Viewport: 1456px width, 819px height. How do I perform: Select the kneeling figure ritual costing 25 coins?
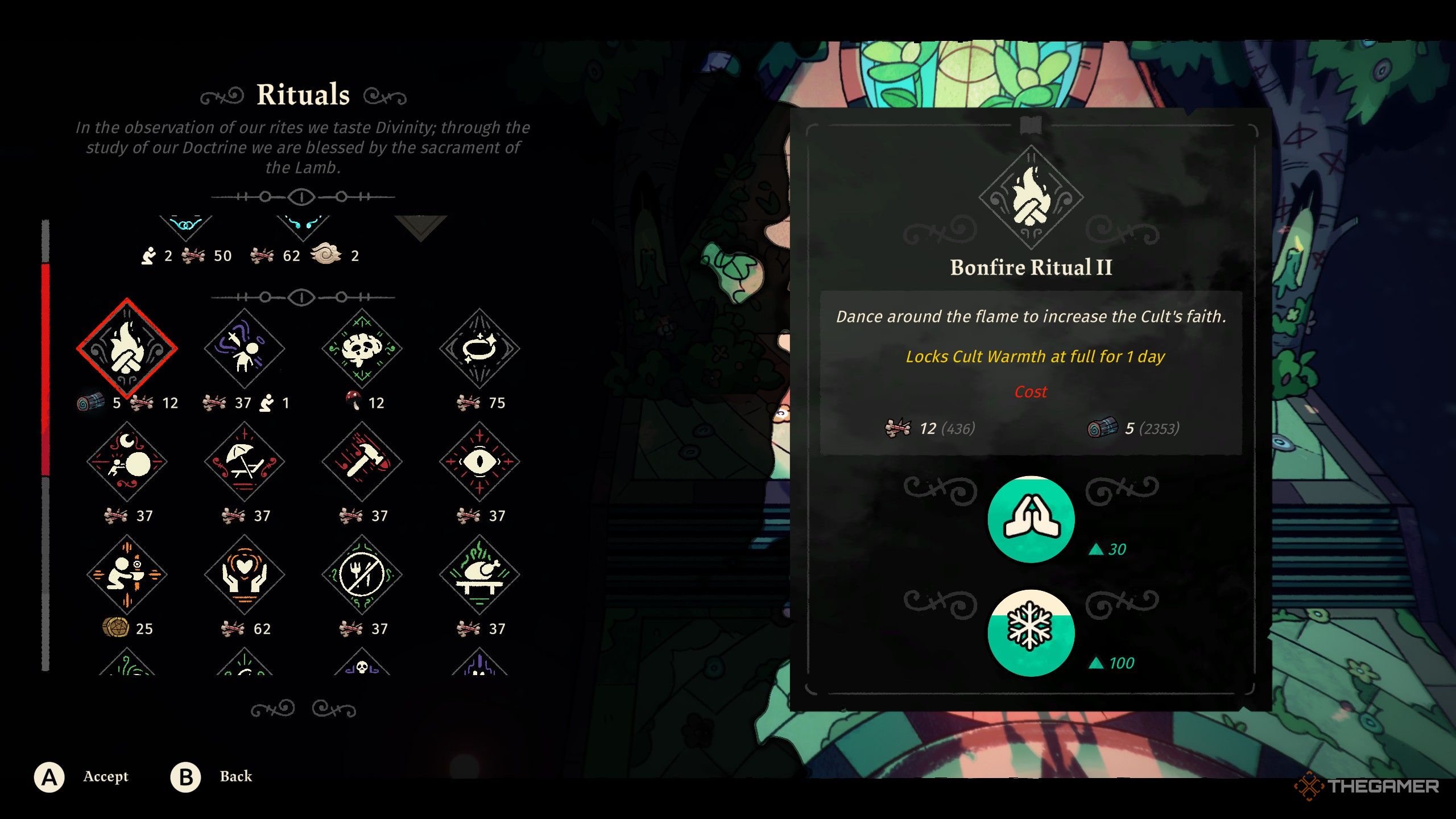pyautogui.click(x=127, y=574)
